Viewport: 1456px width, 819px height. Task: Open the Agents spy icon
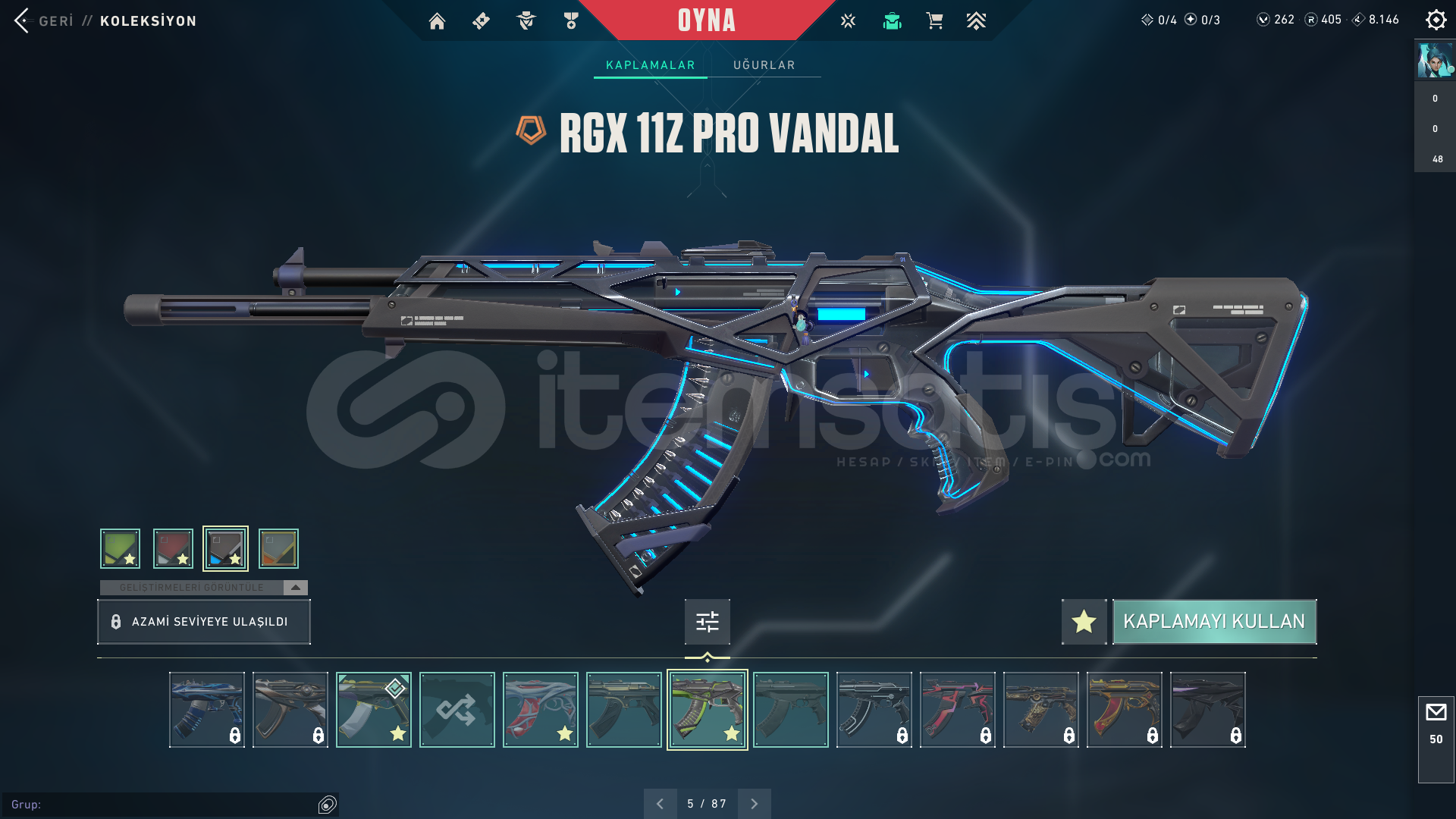[x=526, y=20]
